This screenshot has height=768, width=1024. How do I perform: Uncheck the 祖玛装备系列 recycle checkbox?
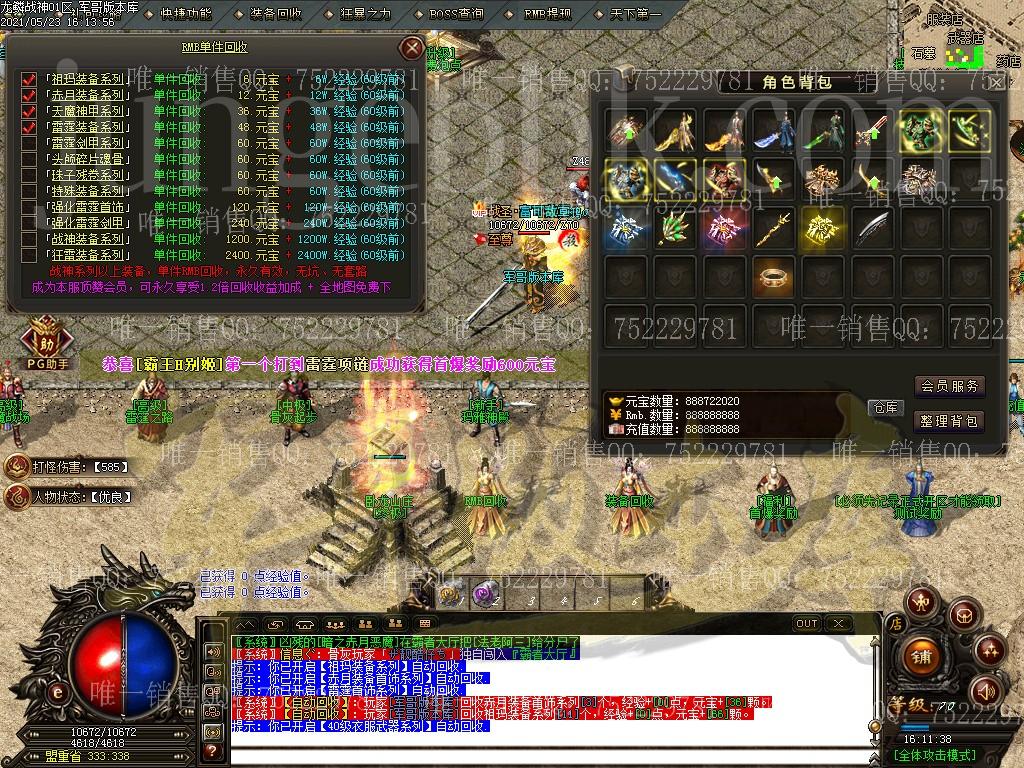click(x=29, y=79)
